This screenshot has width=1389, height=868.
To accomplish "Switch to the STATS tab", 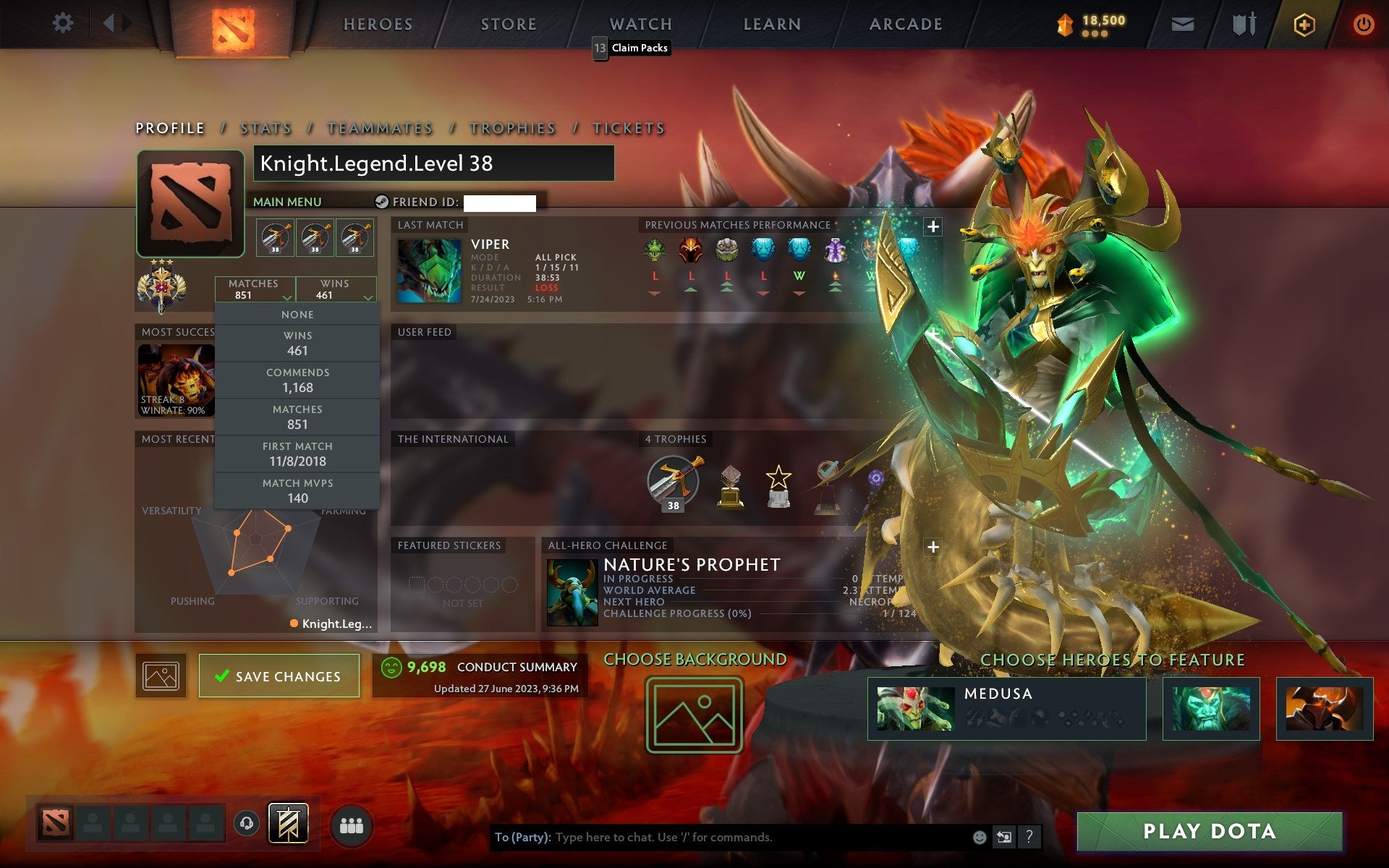I will (266, 128).
